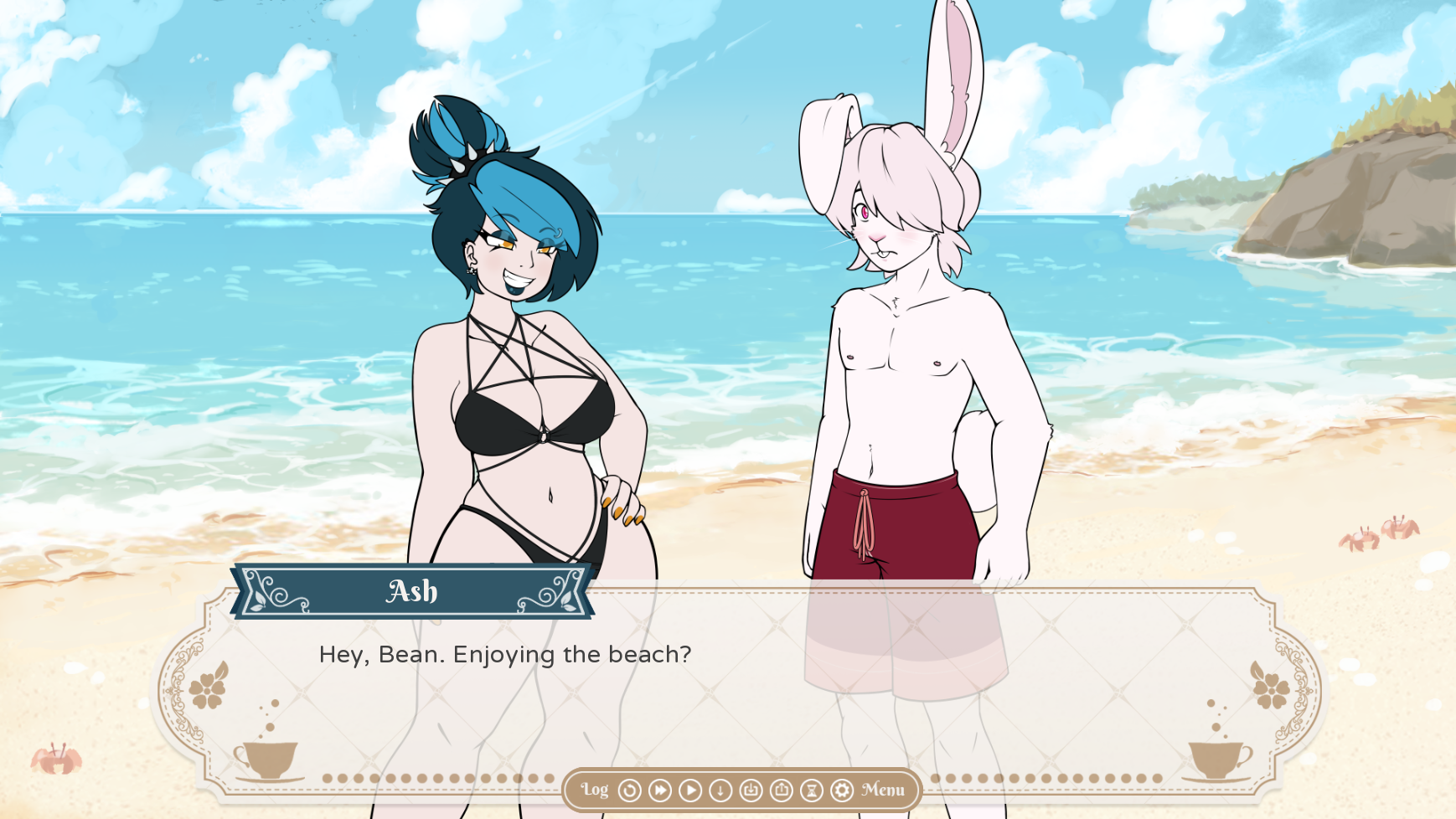Viewport: 1456px width, 819px height.
Task: Enable skip mode with the fast-forward icon
Action: point(659,790)
